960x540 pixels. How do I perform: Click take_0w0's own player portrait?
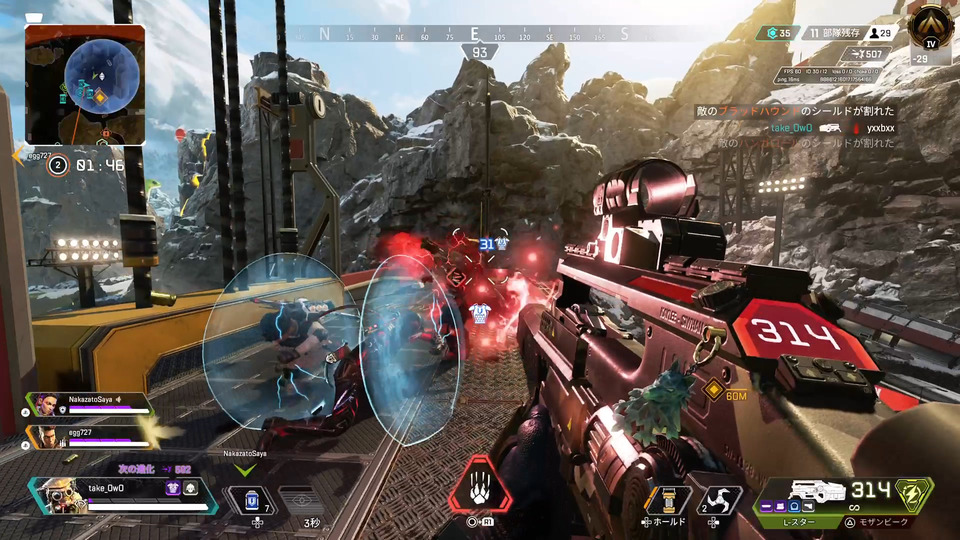tap(62, 496)
